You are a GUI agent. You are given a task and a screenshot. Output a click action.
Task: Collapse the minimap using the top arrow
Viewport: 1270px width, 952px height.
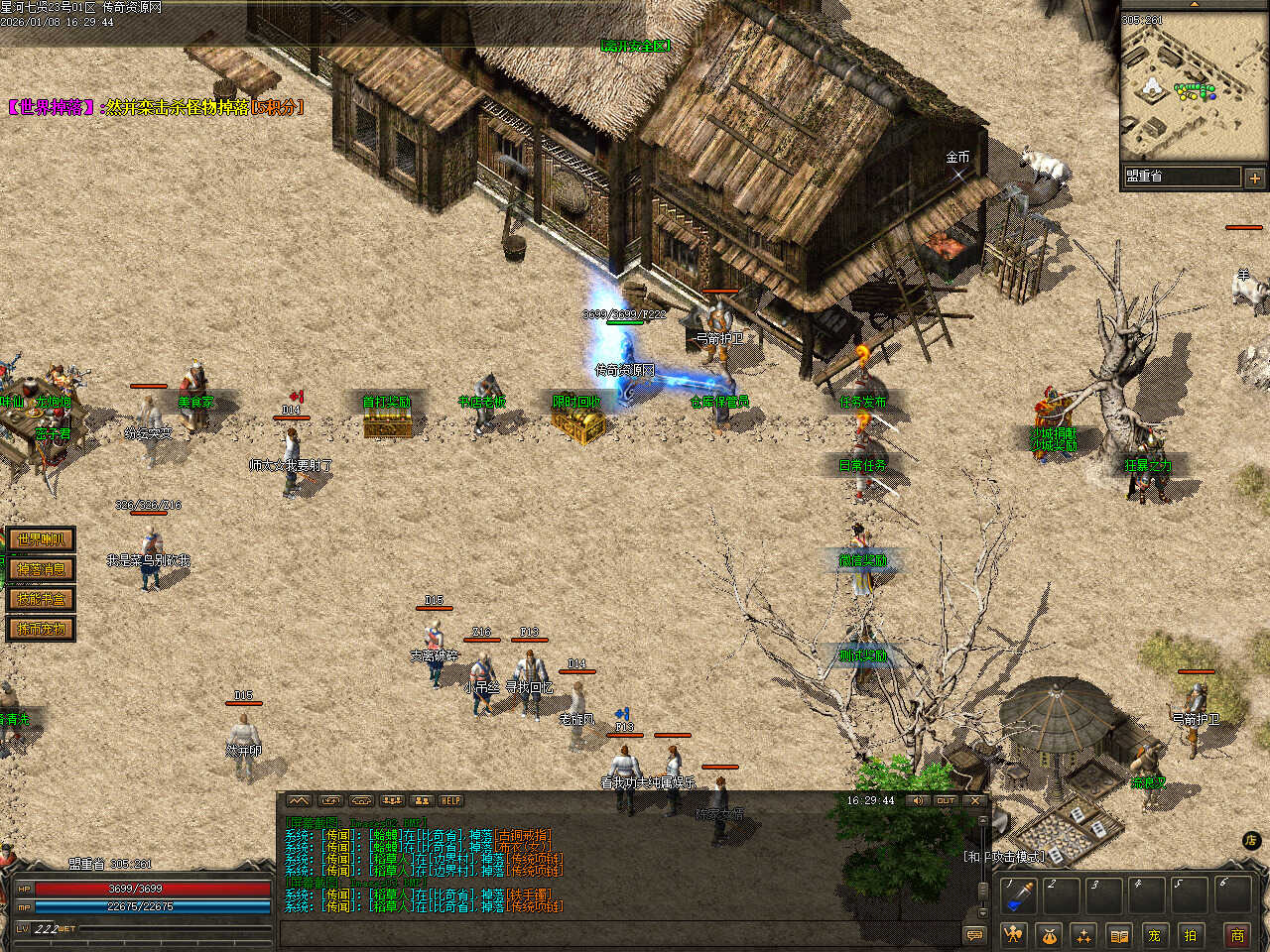(1194, 4)
